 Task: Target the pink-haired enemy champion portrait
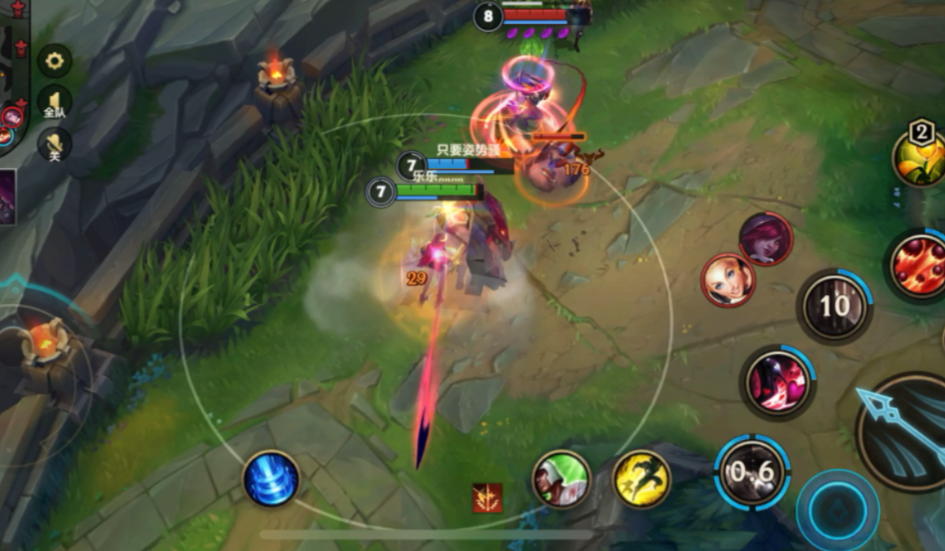click(x=766, y=239)
